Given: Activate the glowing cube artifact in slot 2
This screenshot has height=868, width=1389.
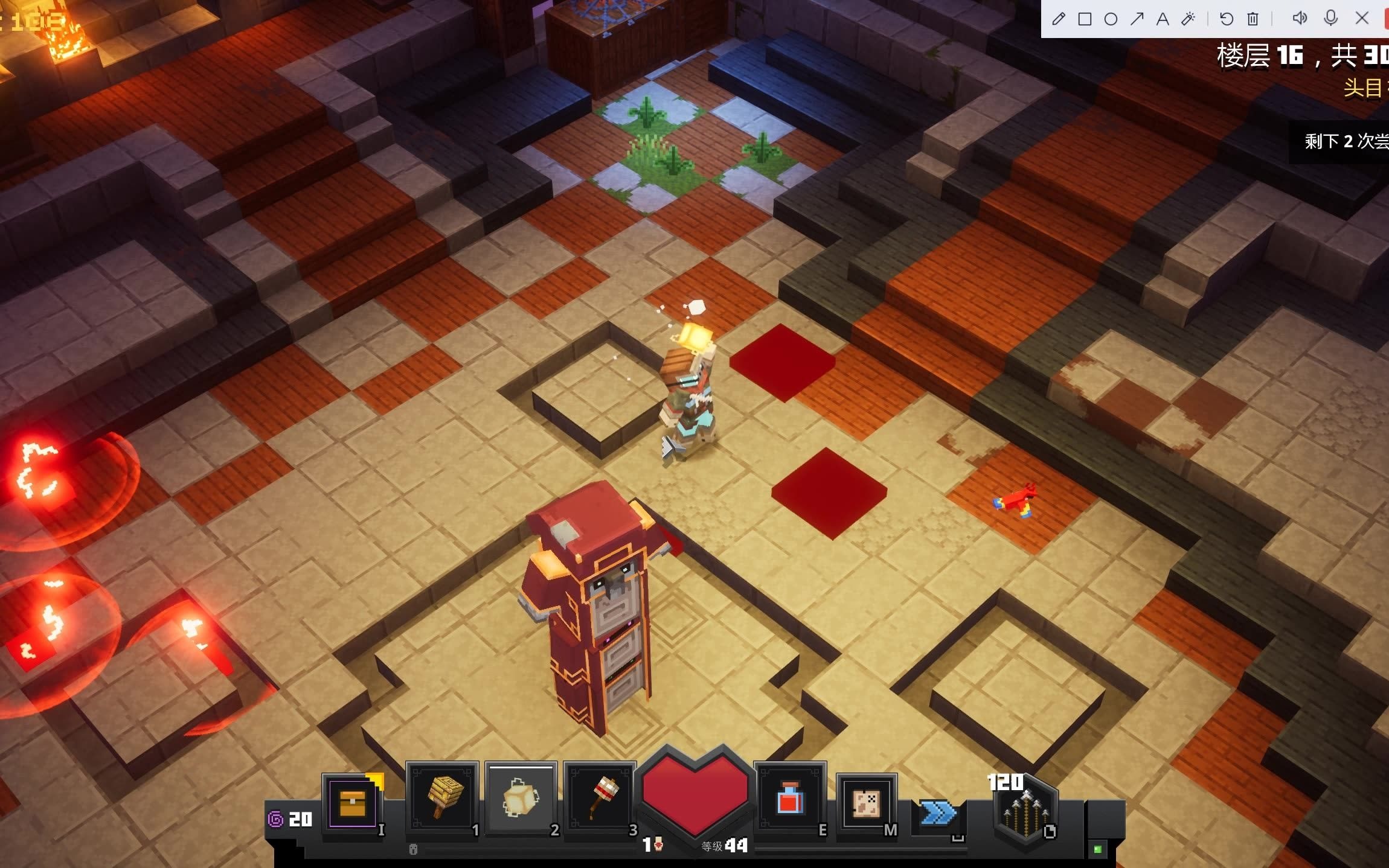Looking at the screenshot, I should [x=521, y=798].
